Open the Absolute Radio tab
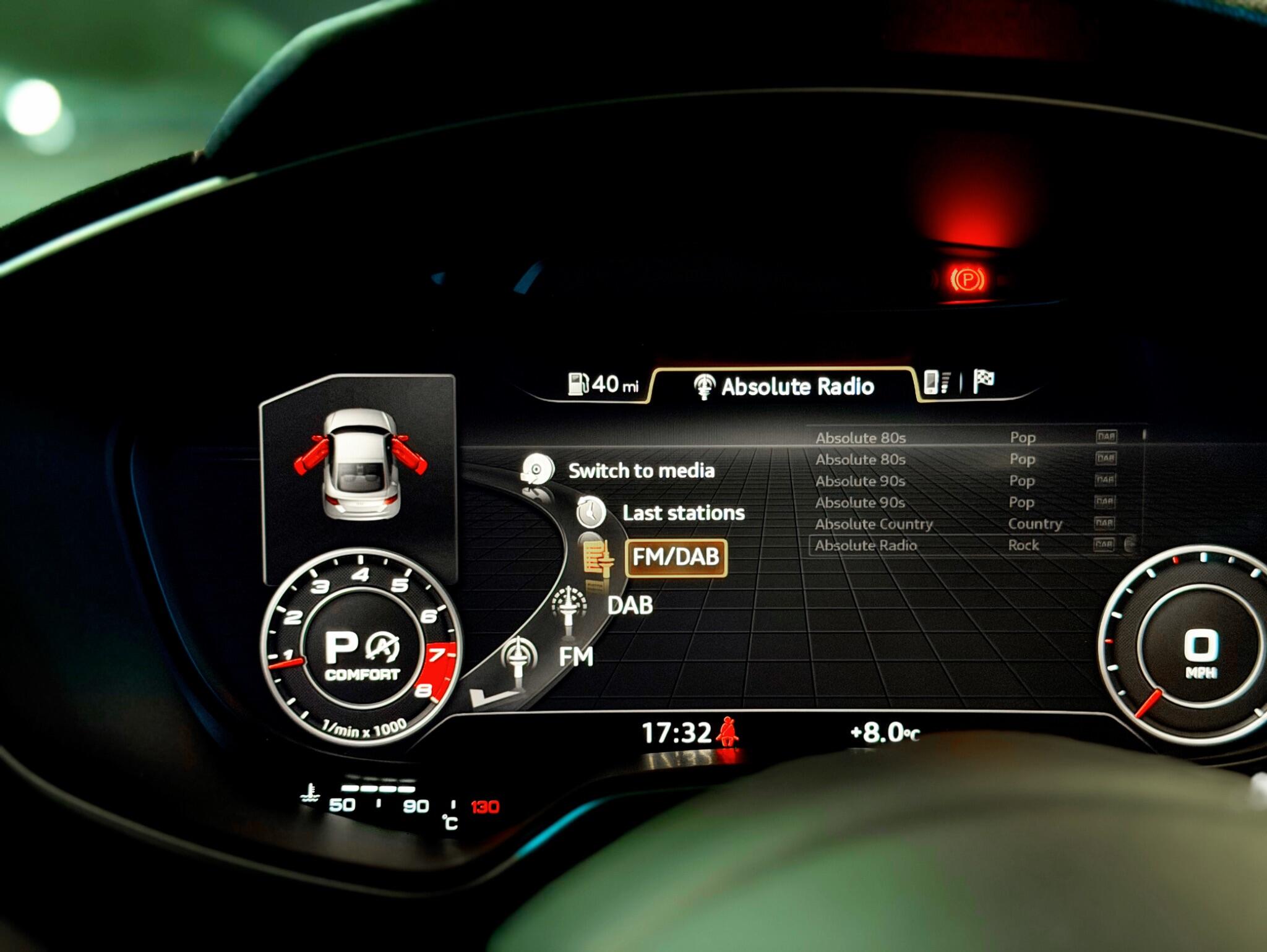Viewport: 1267px width, 952px height. pos(784,387)
